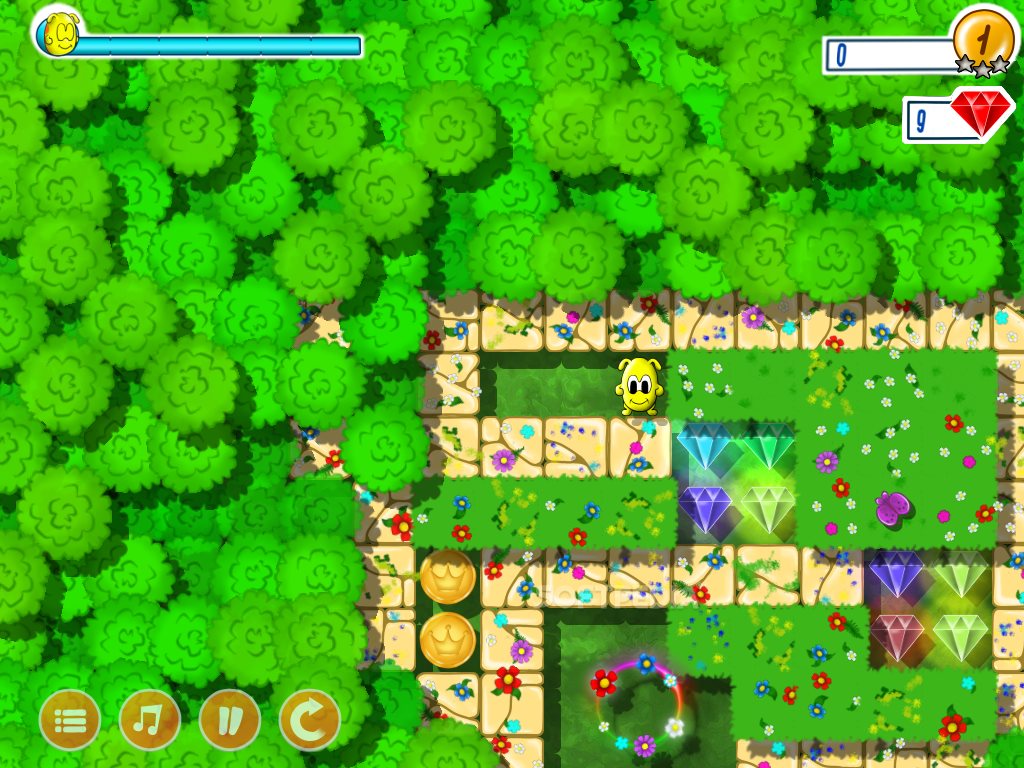Viewport: 1024px width, 768px height.
Task: Pause the game
Action: point(230,720)
